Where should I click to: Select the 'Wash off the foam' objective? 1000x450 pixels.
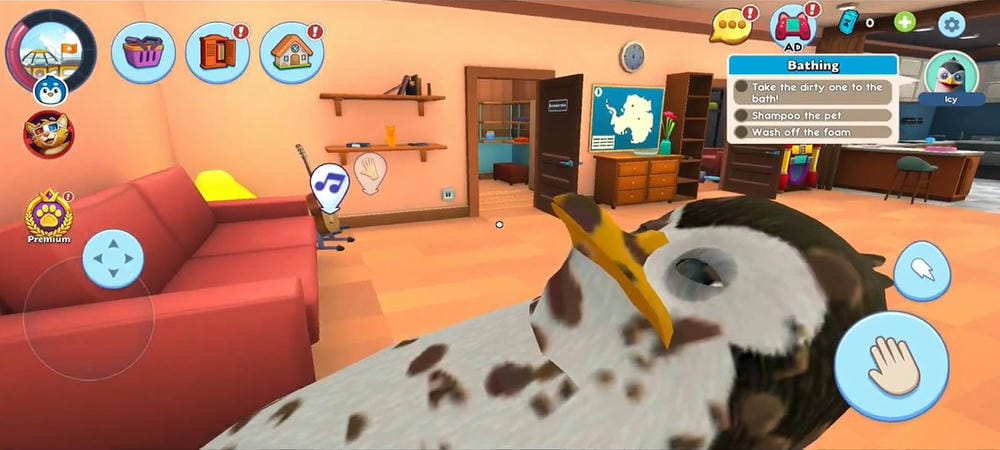tap(812, 133)
